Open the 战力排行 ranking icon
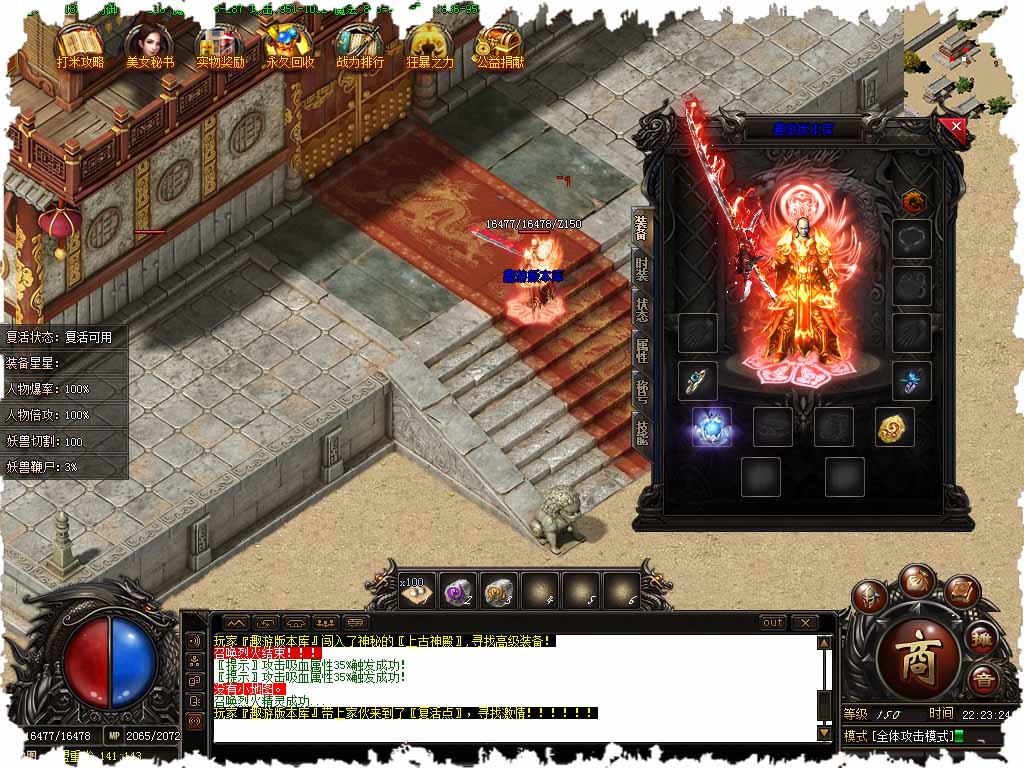 click(x=360, y=46)
